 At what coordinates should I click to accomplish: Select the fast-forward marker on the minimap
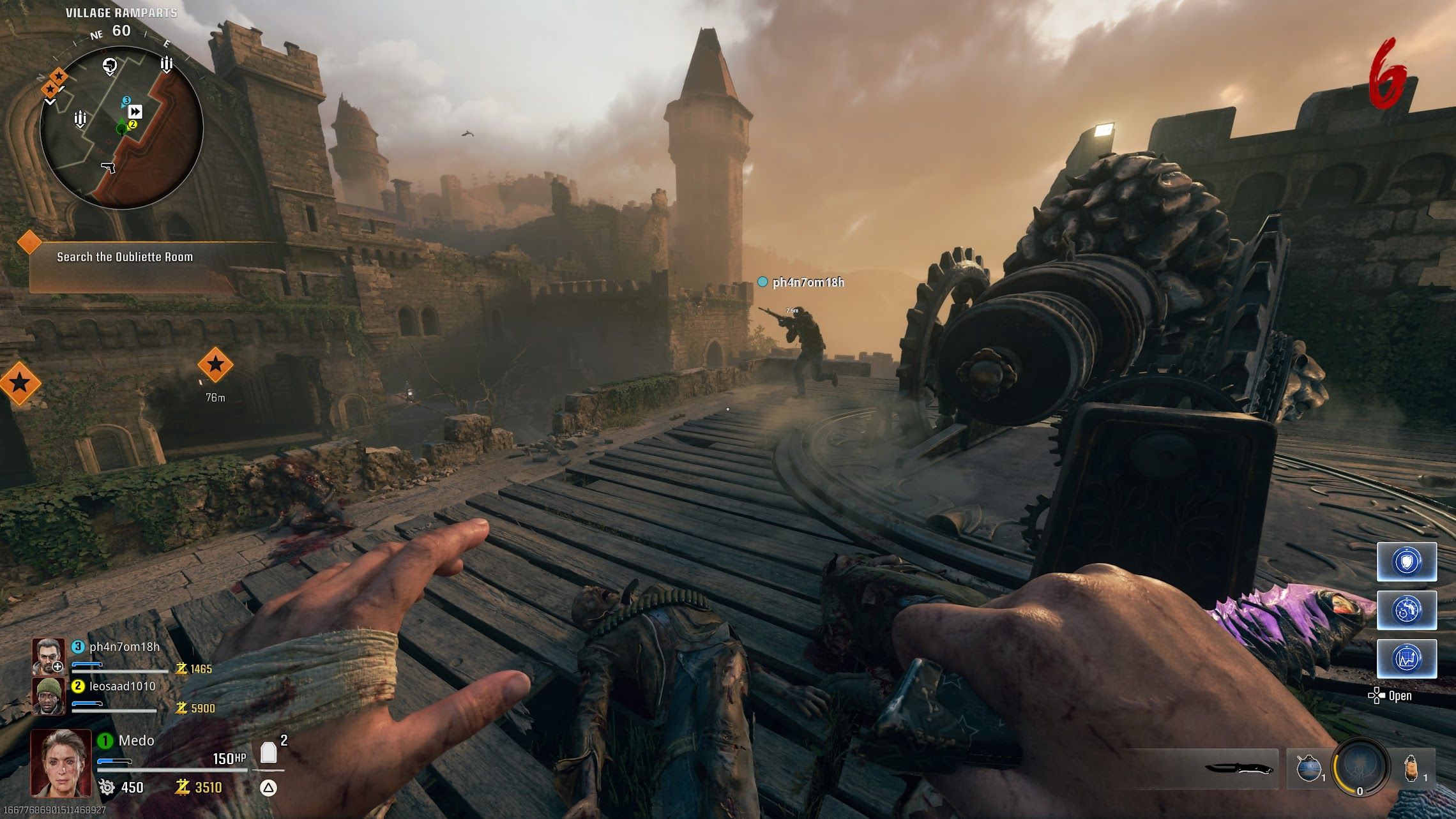click(x=135, y=112)
